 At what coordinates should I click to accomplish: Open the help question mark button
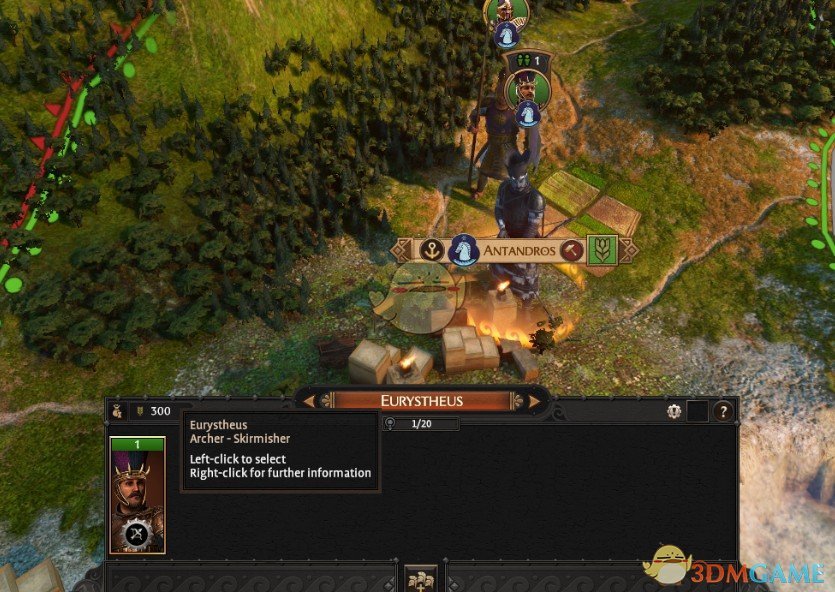pyautogui.click(x=723, y=411)
